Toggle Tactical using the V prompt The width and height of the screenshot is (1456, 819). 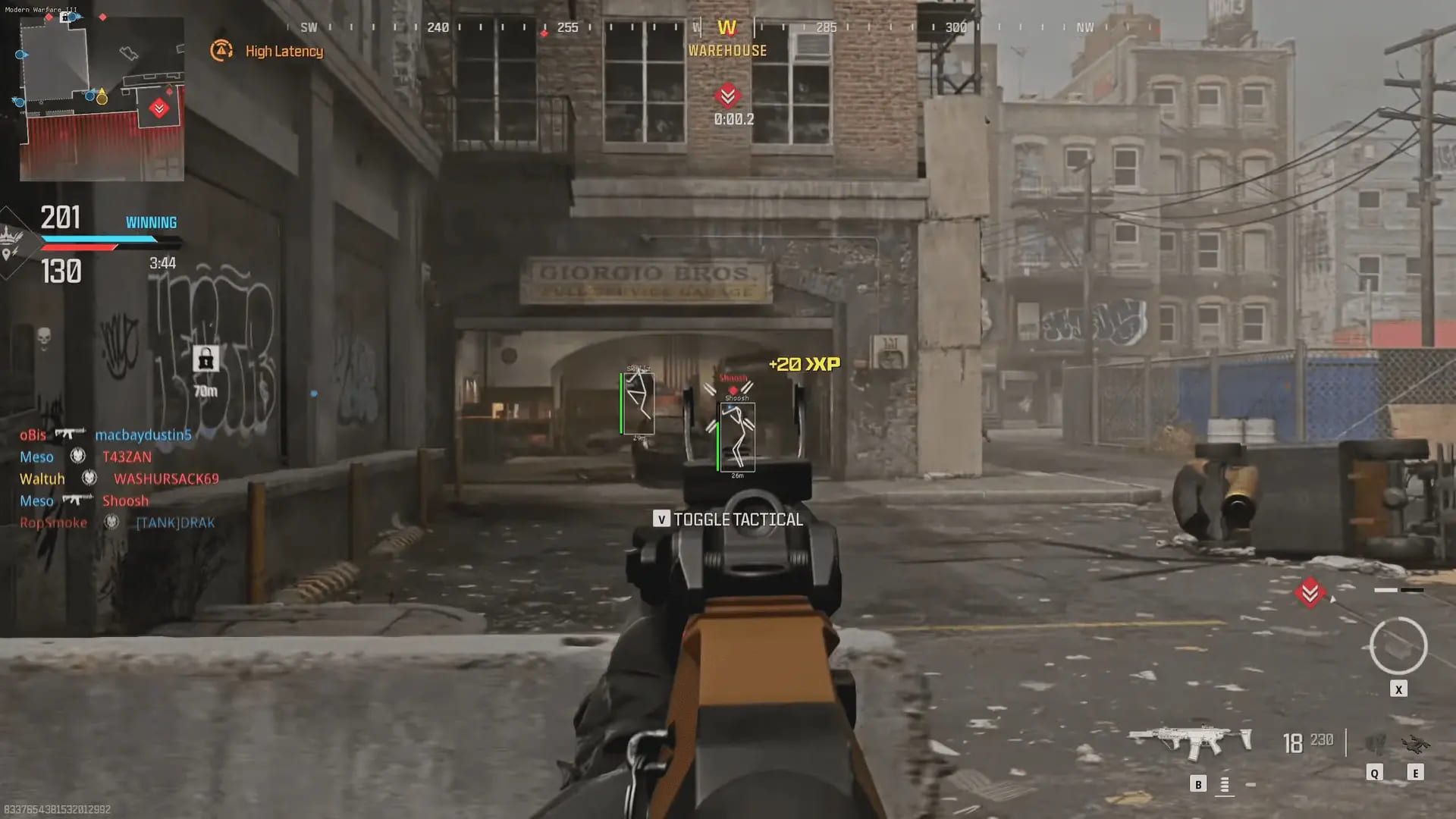click(x=662, y=520)
